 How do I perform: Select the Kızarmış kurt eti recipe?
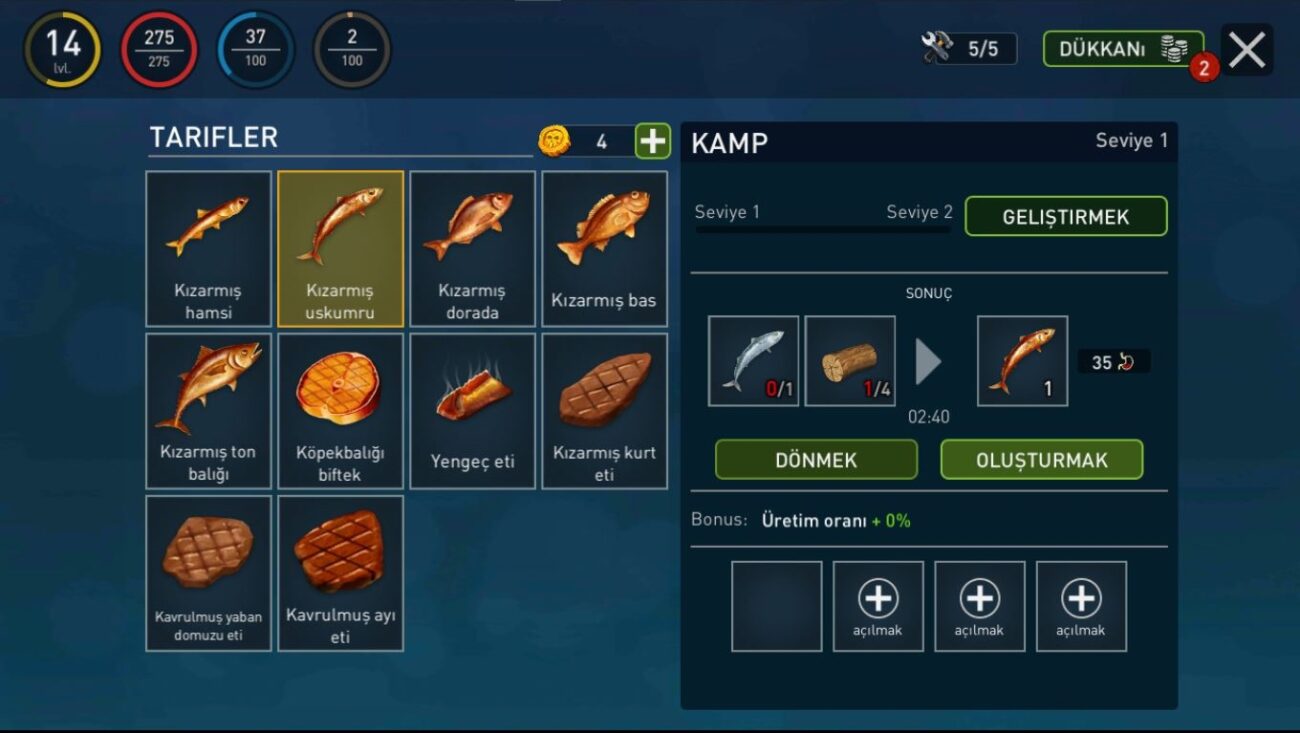pos(604,411)
